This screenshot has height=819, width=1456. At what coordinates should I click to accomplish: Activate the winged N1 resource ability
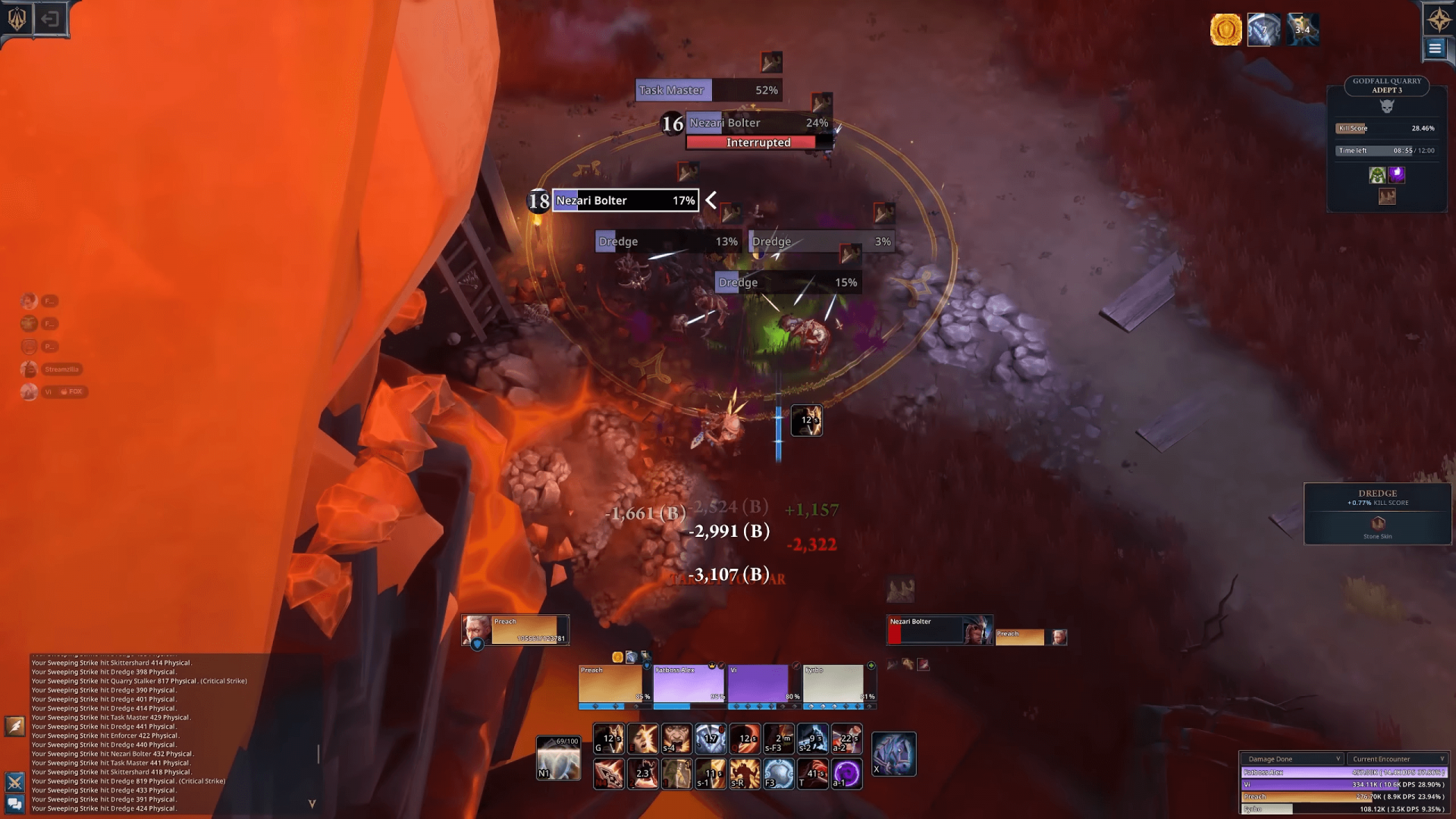558,758
